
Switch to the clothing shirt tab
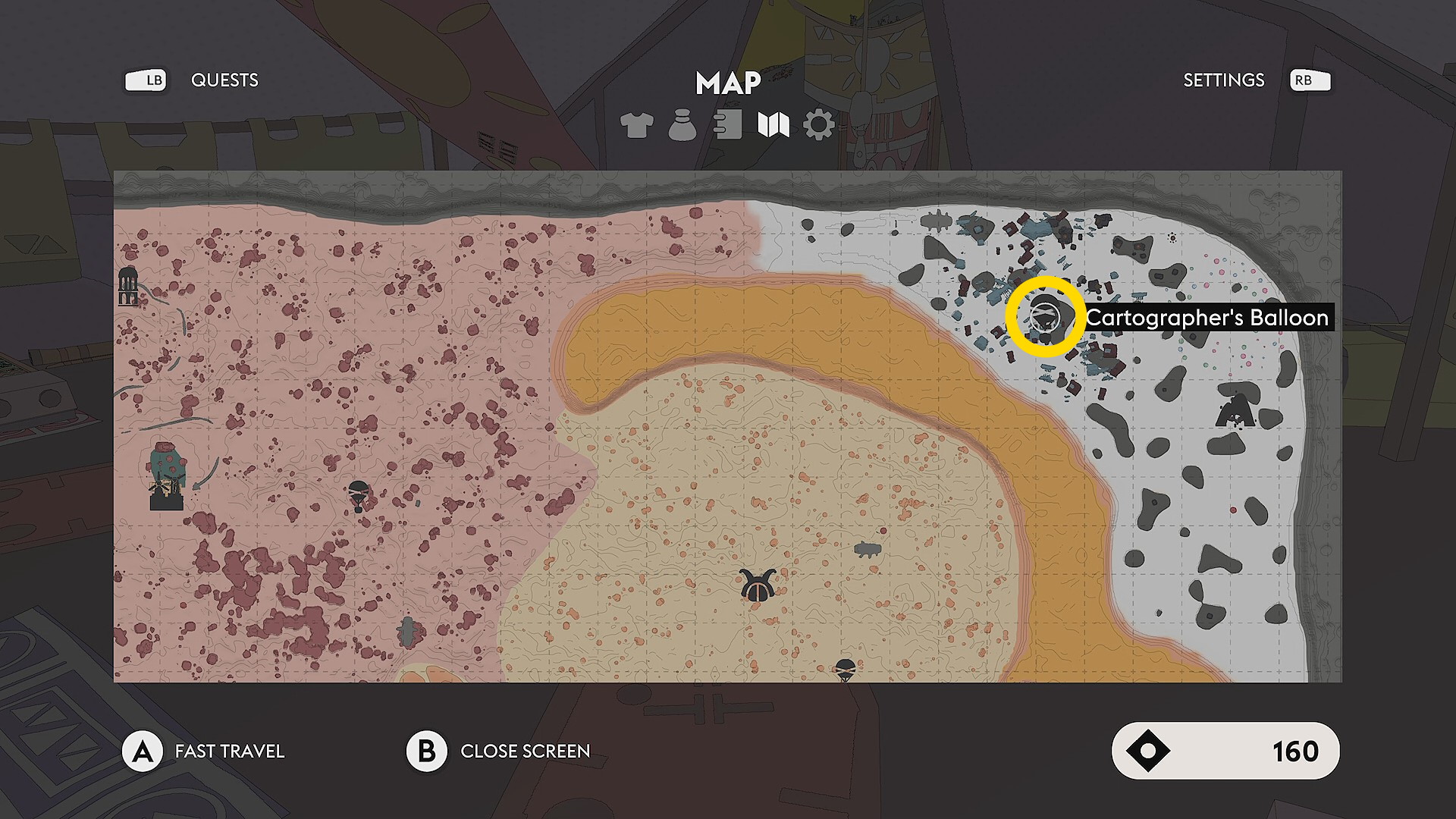point(636,125)
